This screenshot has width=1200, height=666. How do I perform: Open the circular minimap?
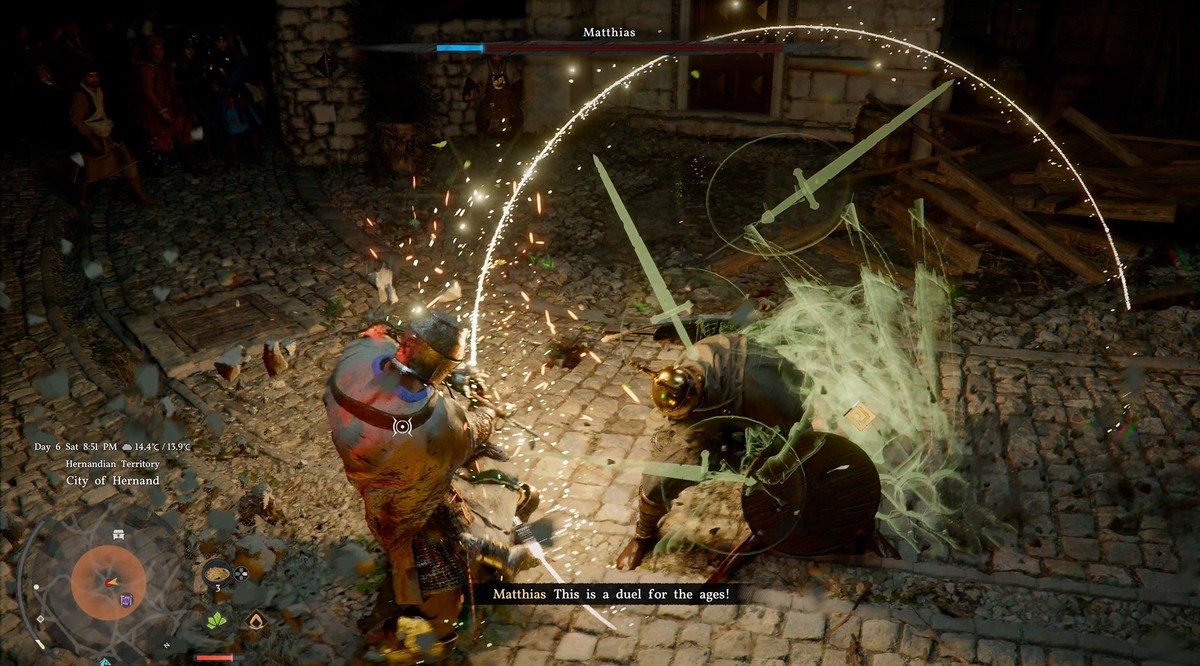[108, 582]
